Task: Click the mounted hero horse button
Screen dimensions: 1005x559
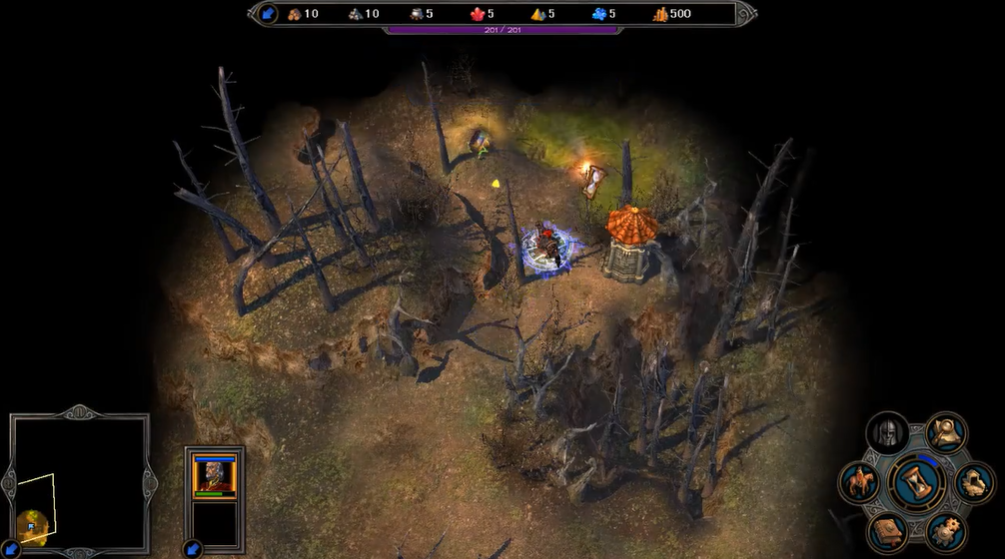Action: 859,483
